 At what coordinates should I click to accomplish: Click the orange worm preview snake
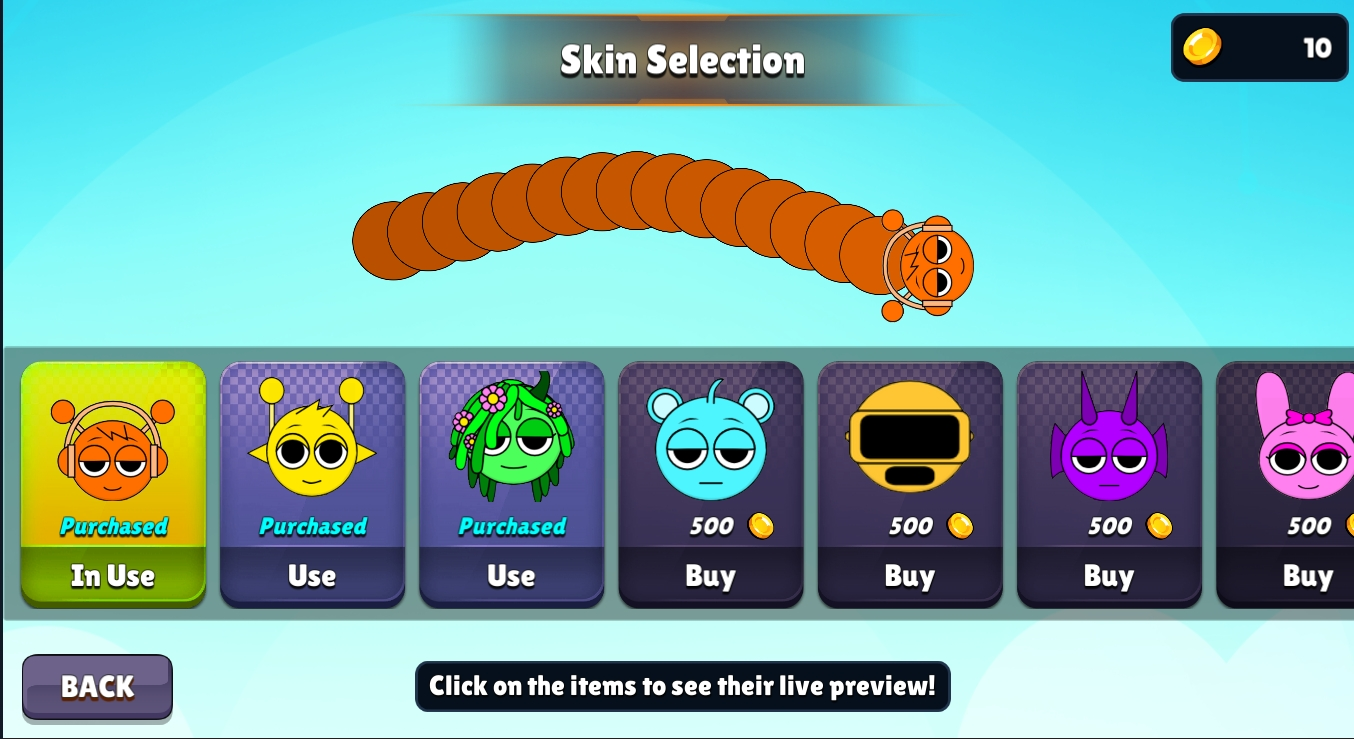[660, 230]
